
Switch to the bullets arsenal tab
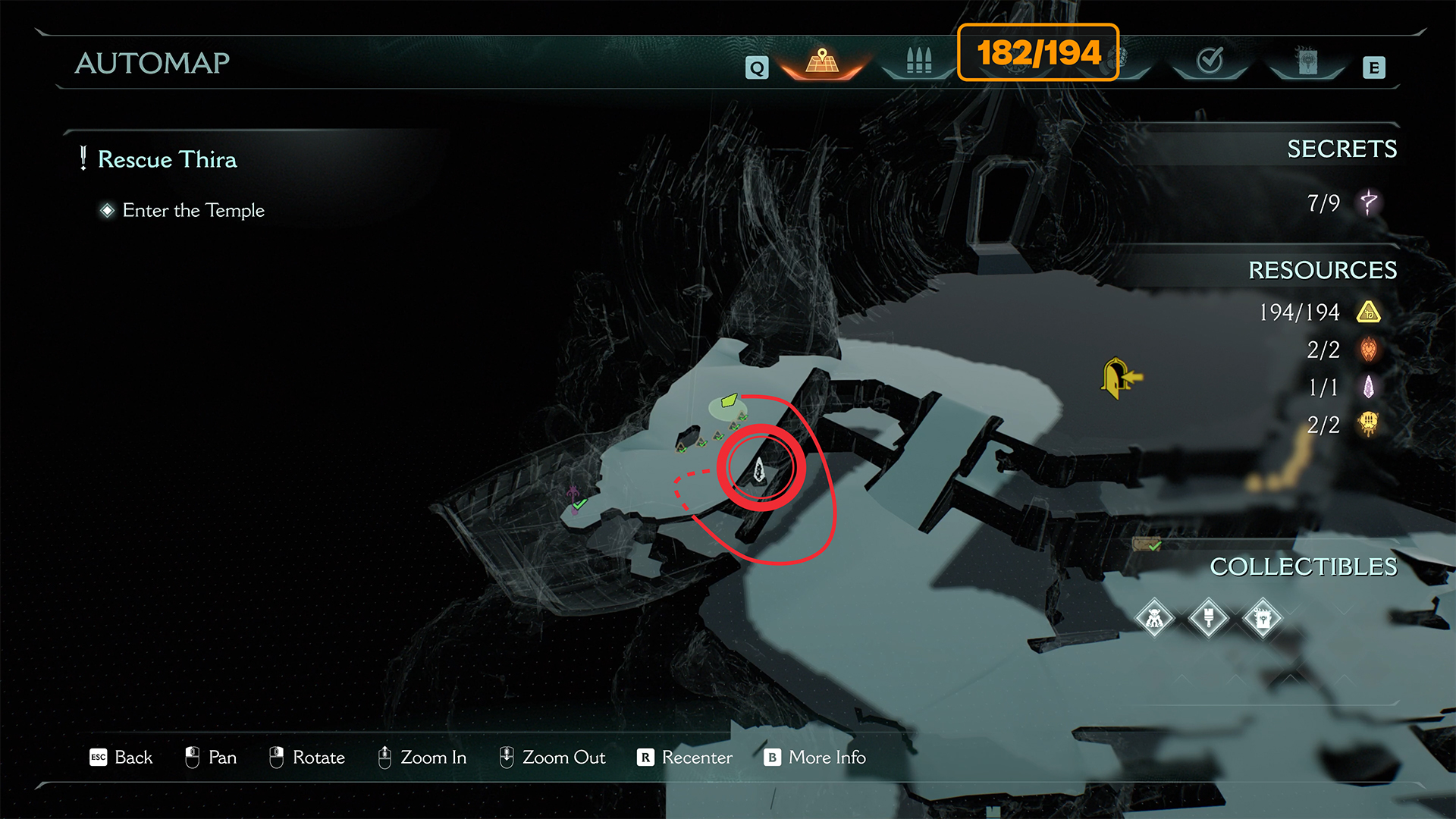[x=918, y=61]
